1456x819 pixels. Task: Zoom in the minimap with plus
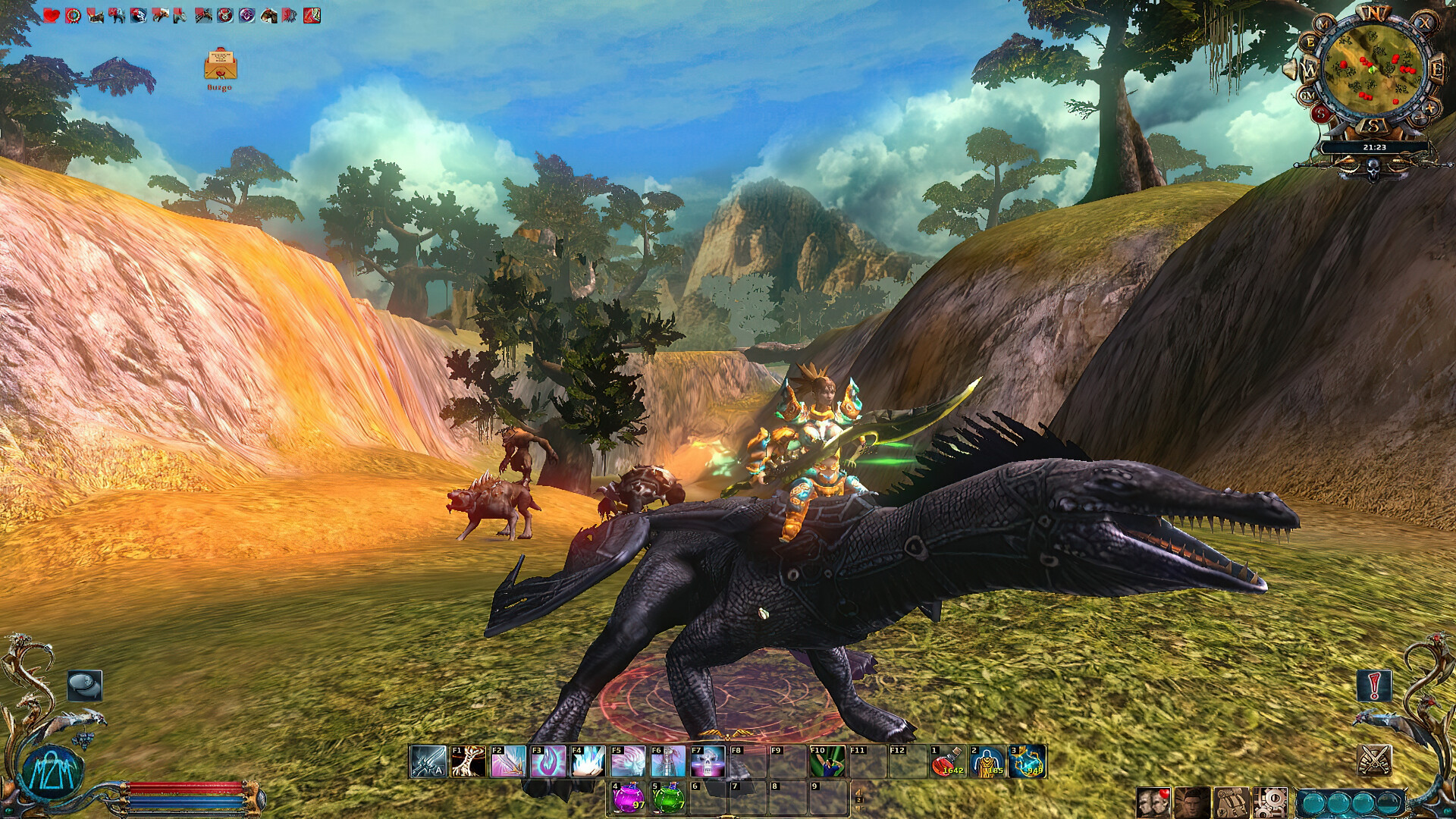click(1429, 108)
